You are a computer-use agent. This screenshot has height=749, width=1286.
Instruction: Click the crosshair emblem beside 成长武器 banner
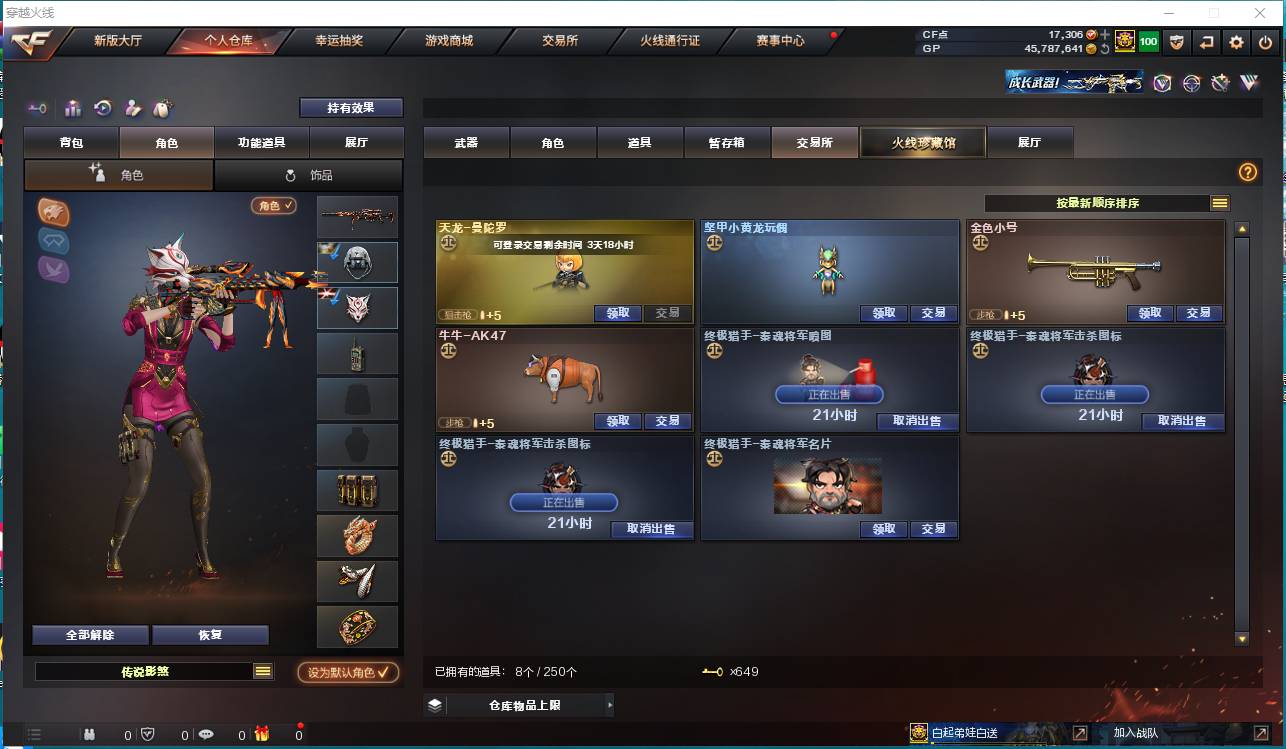coord(1191,84)
